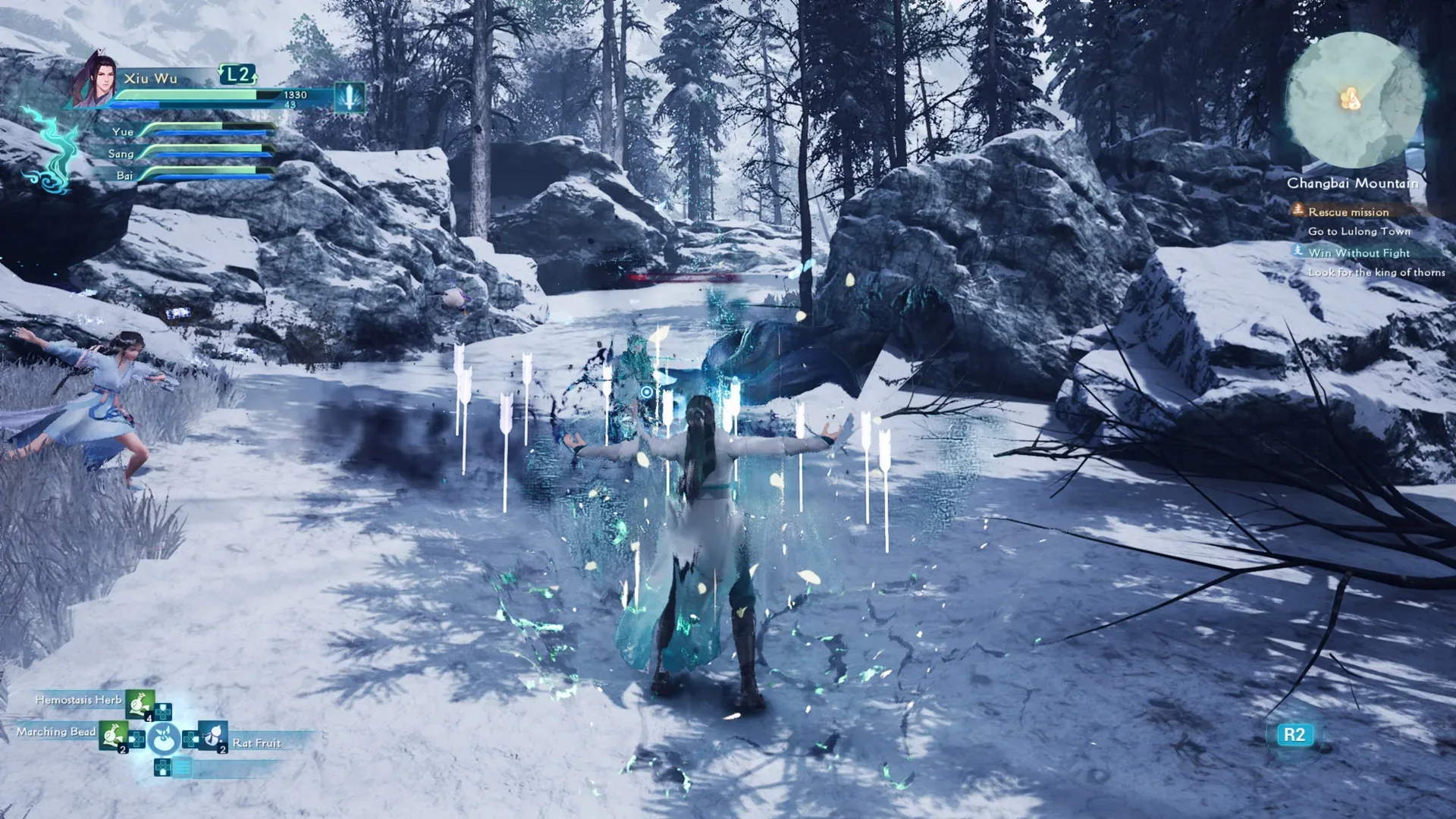Select the Rescue mission objective entry
The height and width of the screenshot is (819, 1456).
tap(1350, 212)
